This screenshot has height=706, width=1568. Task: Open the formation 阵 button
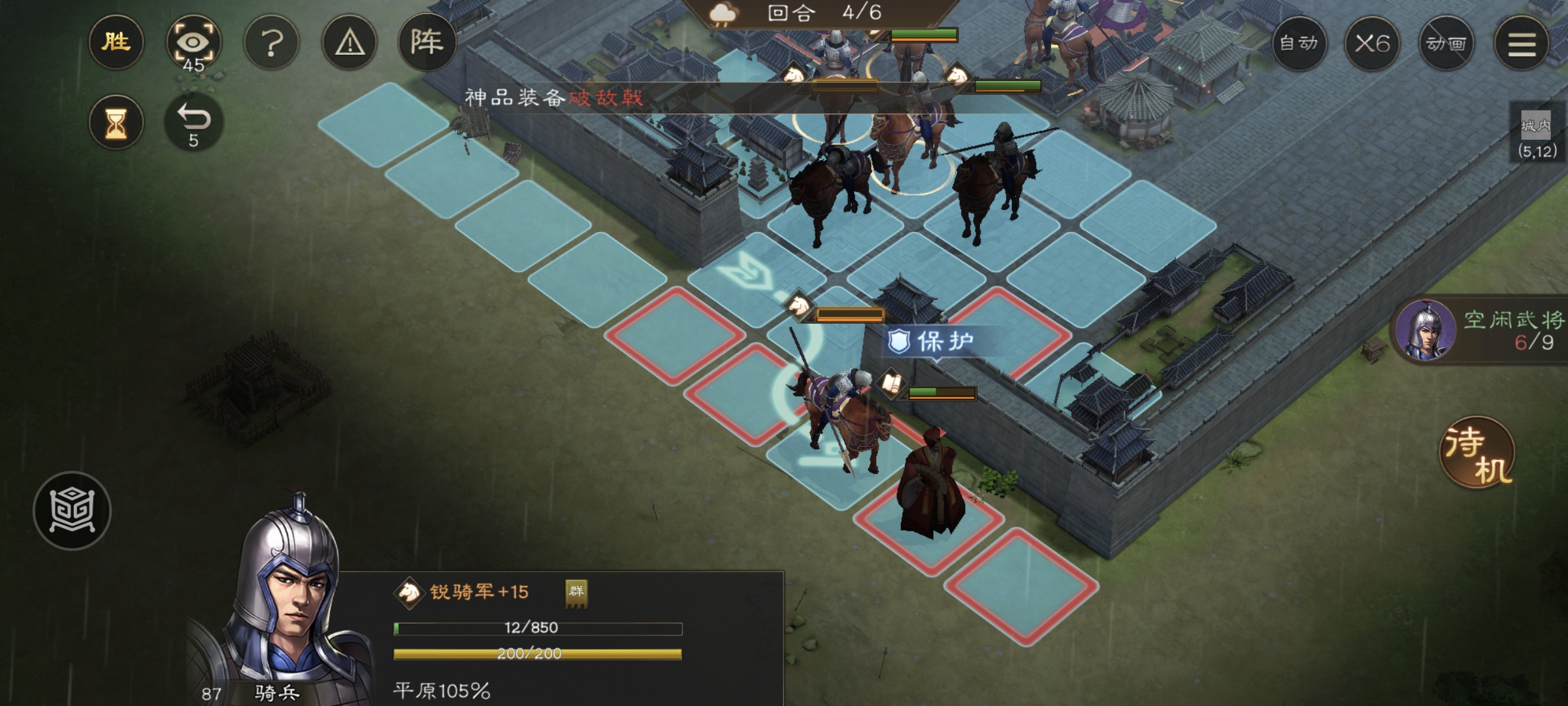click(427, 42)
